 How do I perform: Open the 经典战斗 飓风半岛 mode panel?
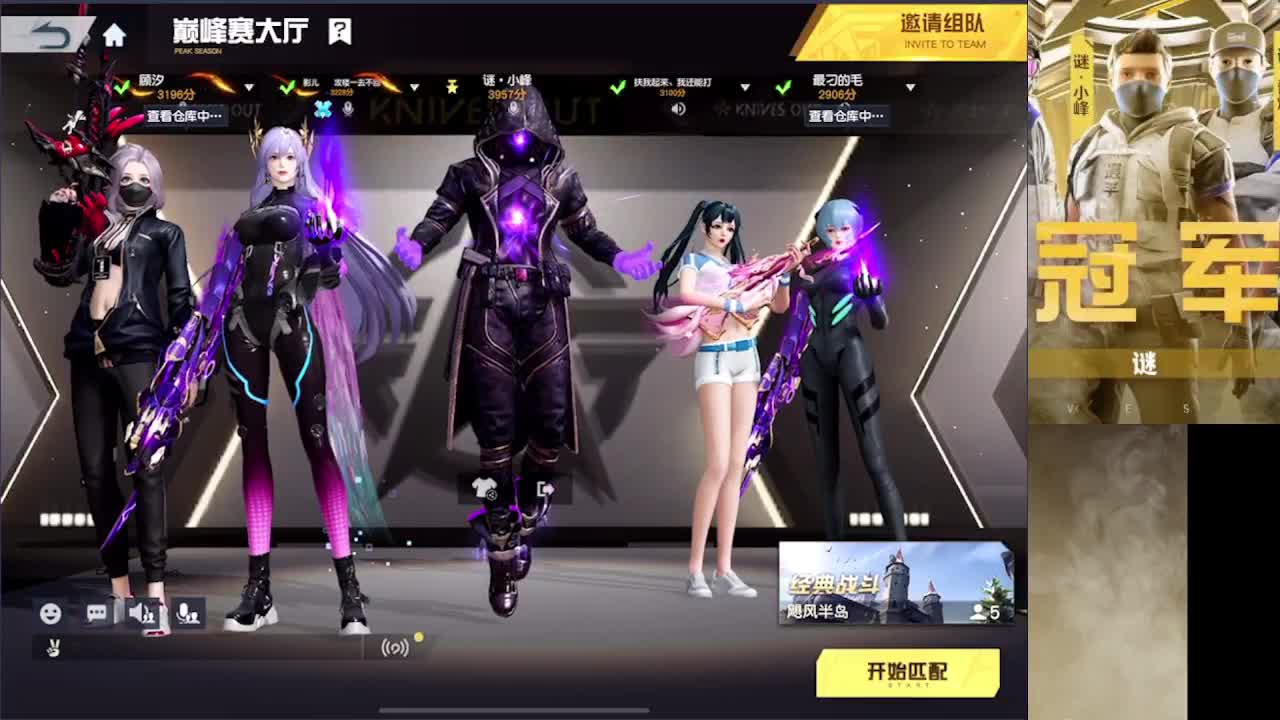(x=895, y=583)
